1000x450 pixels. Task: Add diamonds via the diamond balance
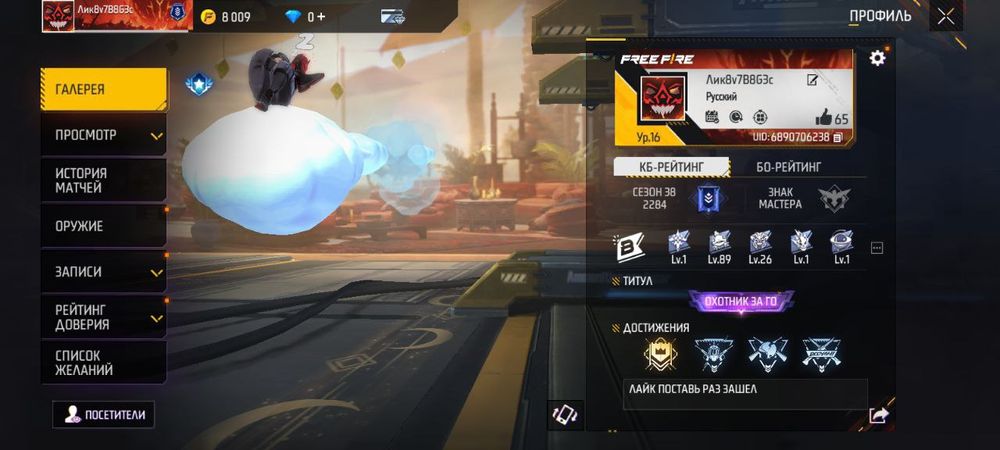coord(305,17)
